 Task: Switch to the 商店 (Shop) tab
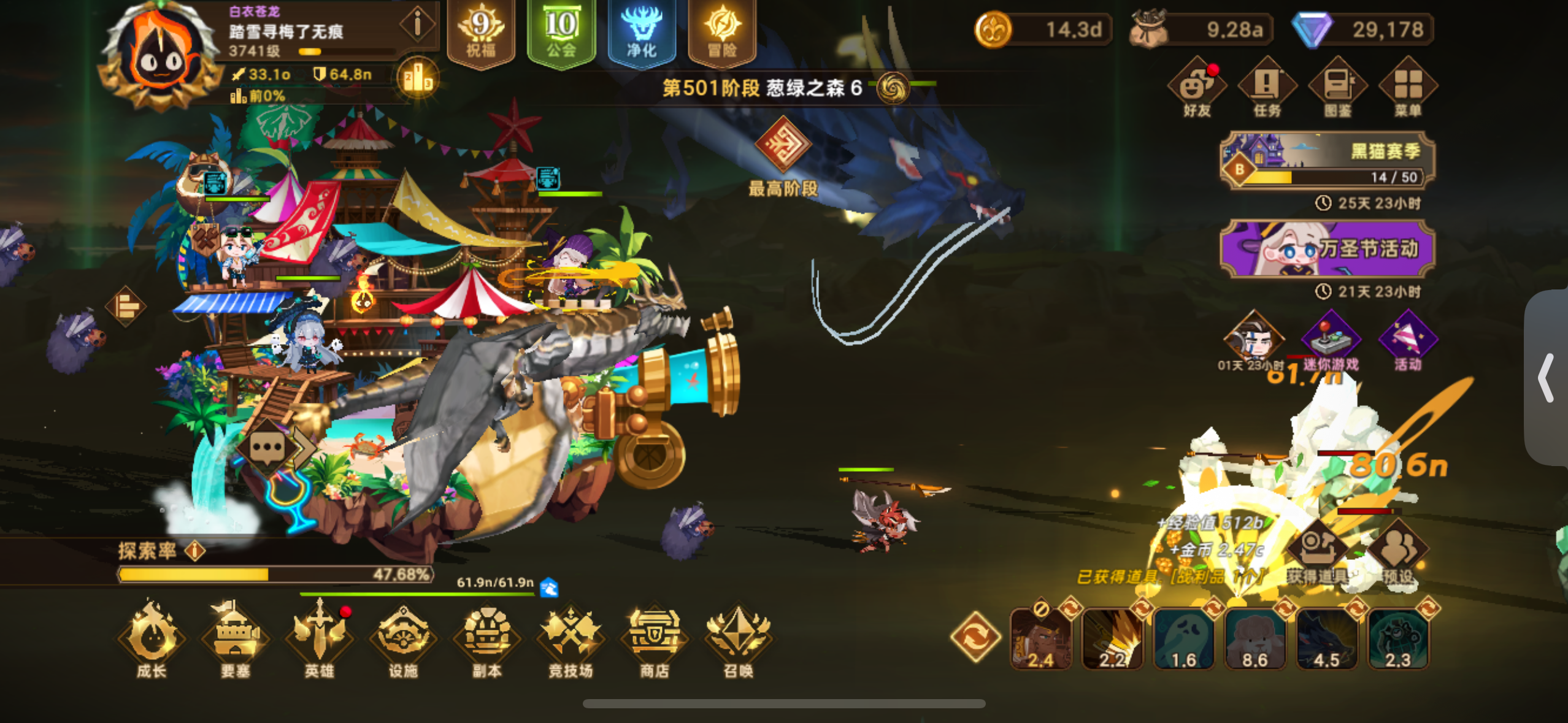tap(655, 638)
